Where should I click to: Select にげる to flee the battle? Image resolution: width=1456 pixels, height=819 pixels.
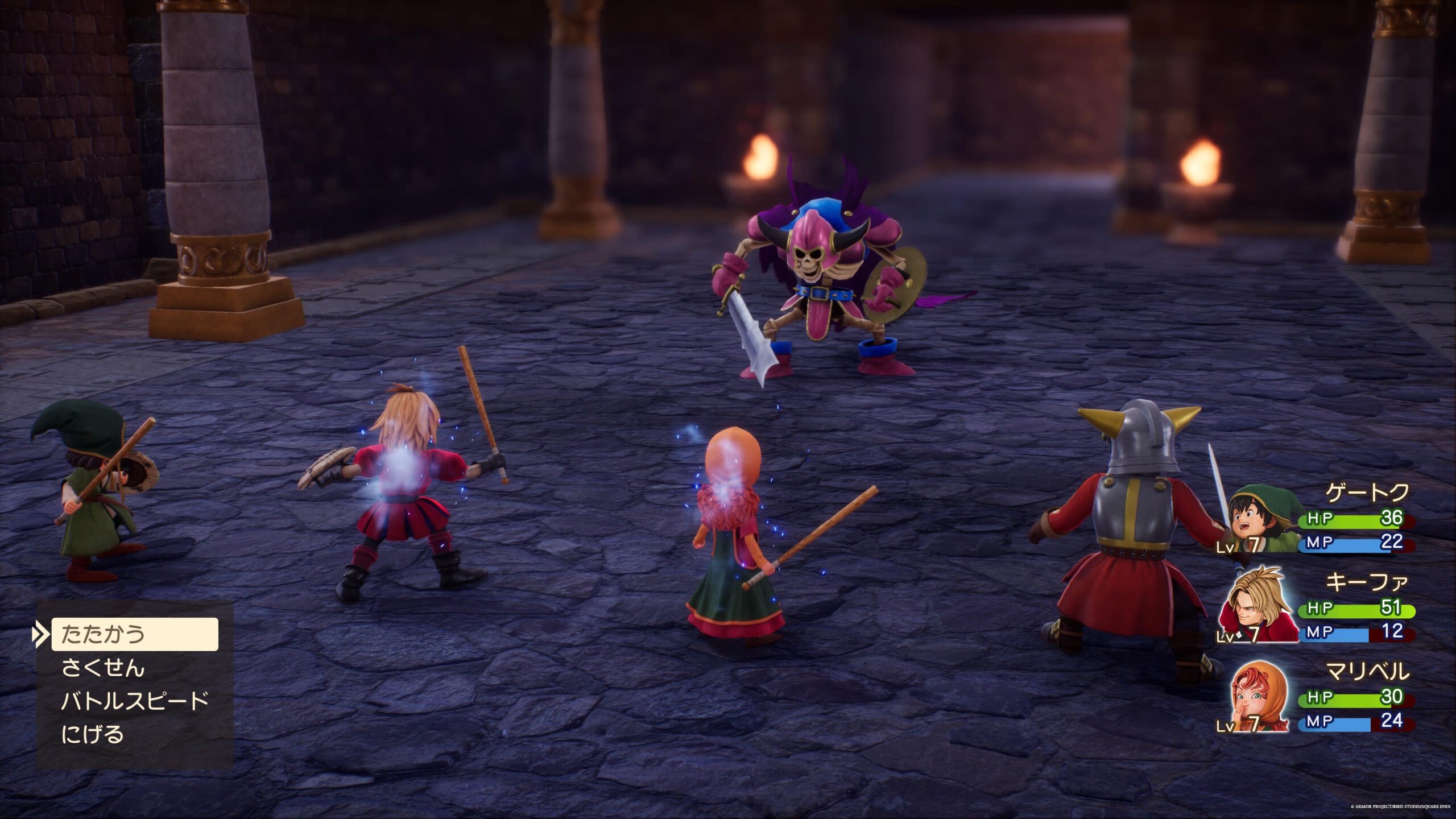click(92, 734)
